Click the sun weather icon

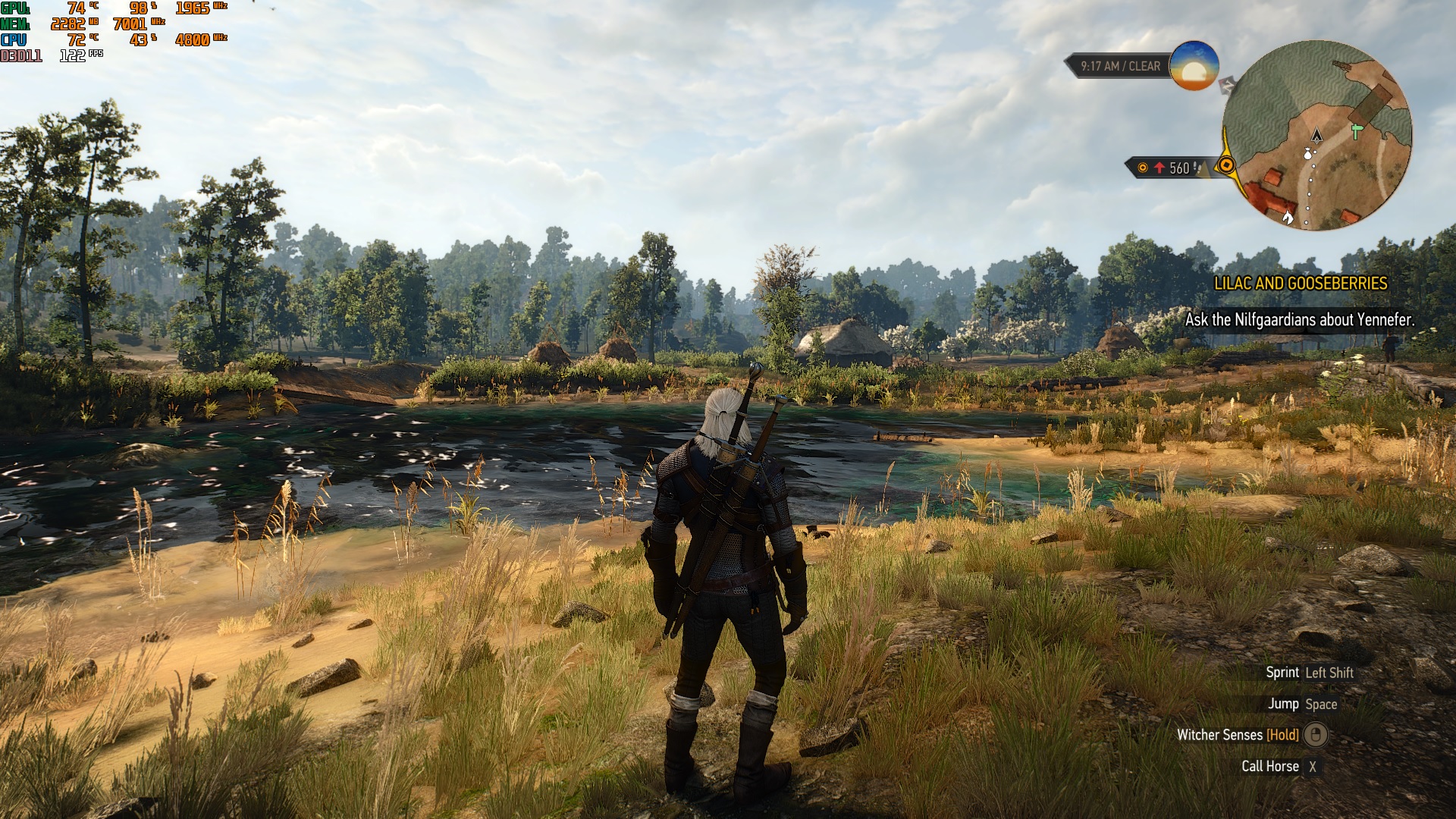point(1194,66)
